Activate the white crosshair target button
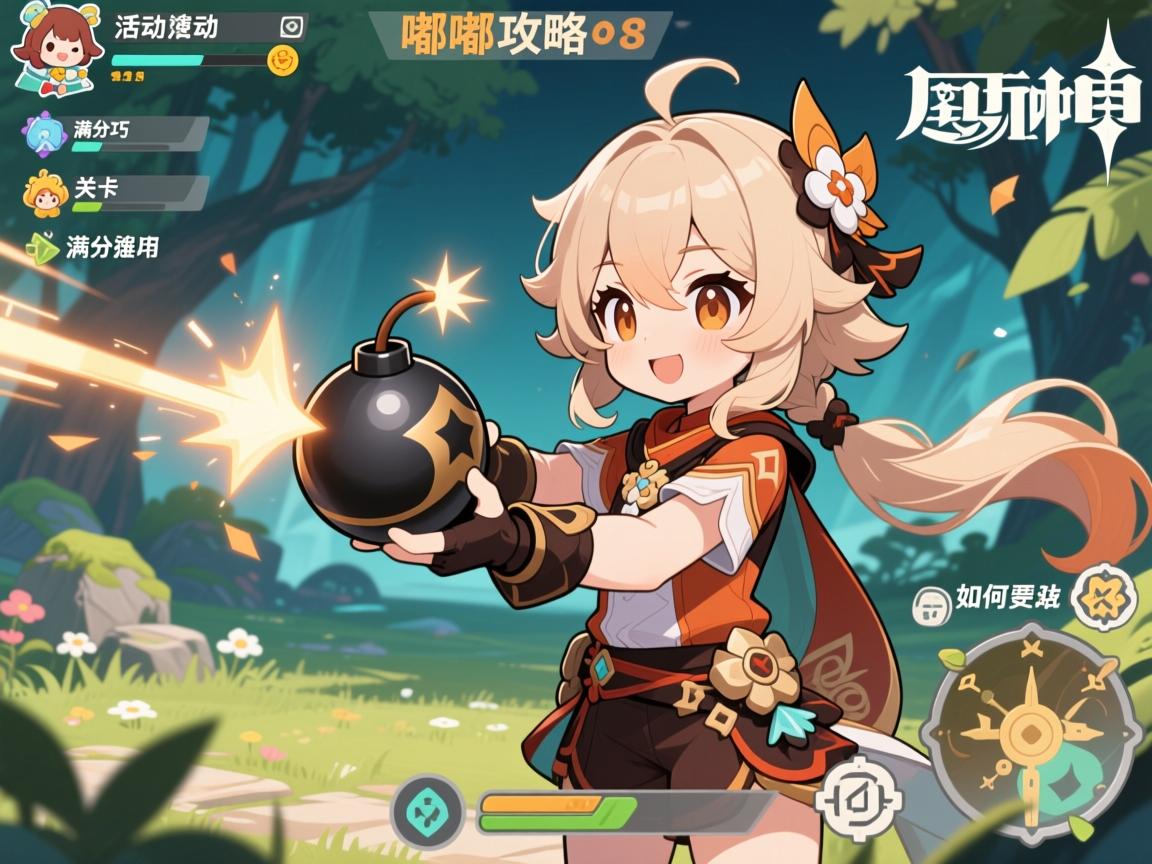Image resolution: width=1152 pixels, height=864 pixels. click(x=858, y=797)
